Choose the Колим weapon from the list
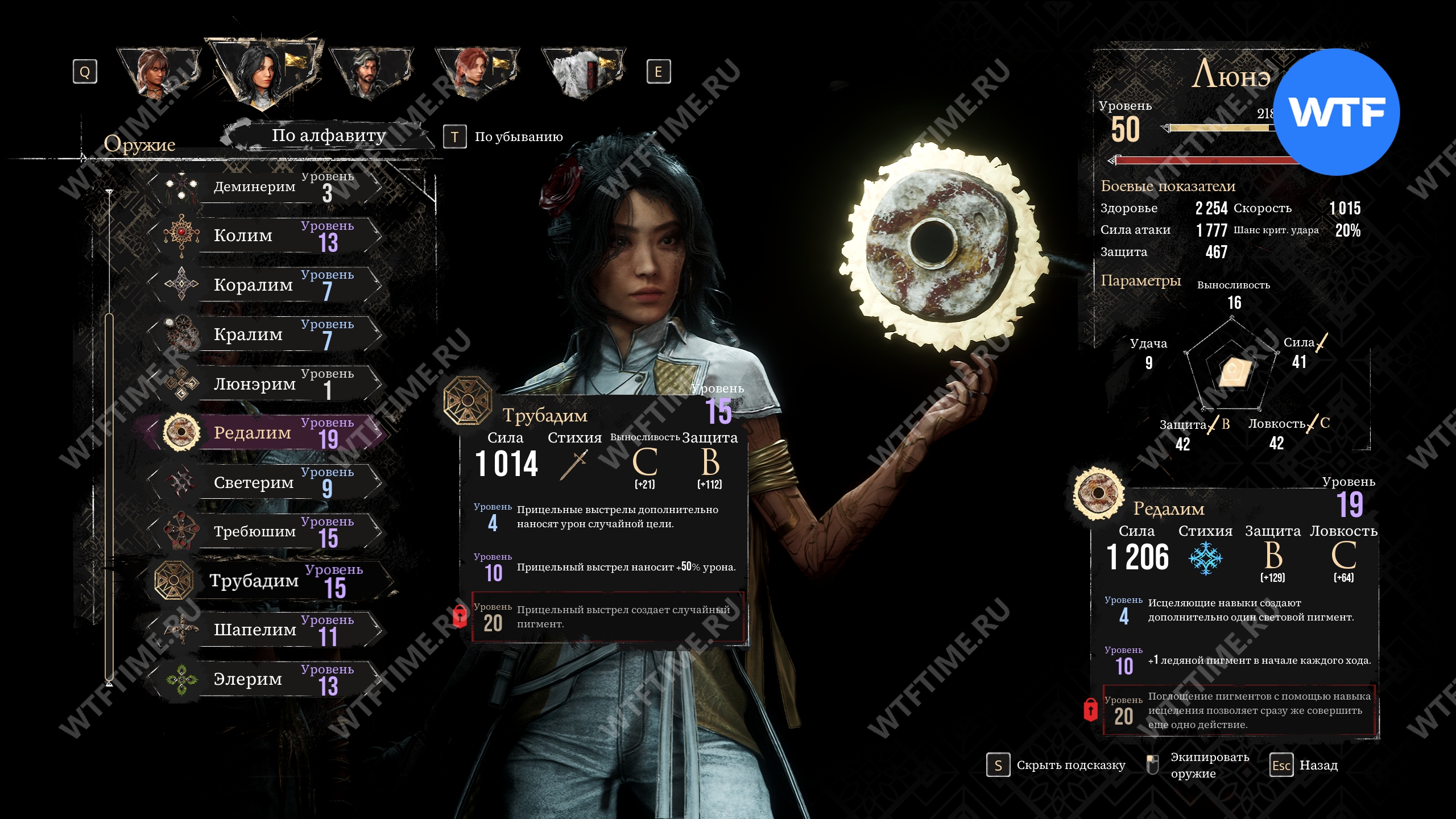Image resolution: width=1456 pixels, height=819 pixels. coord(263,235)
